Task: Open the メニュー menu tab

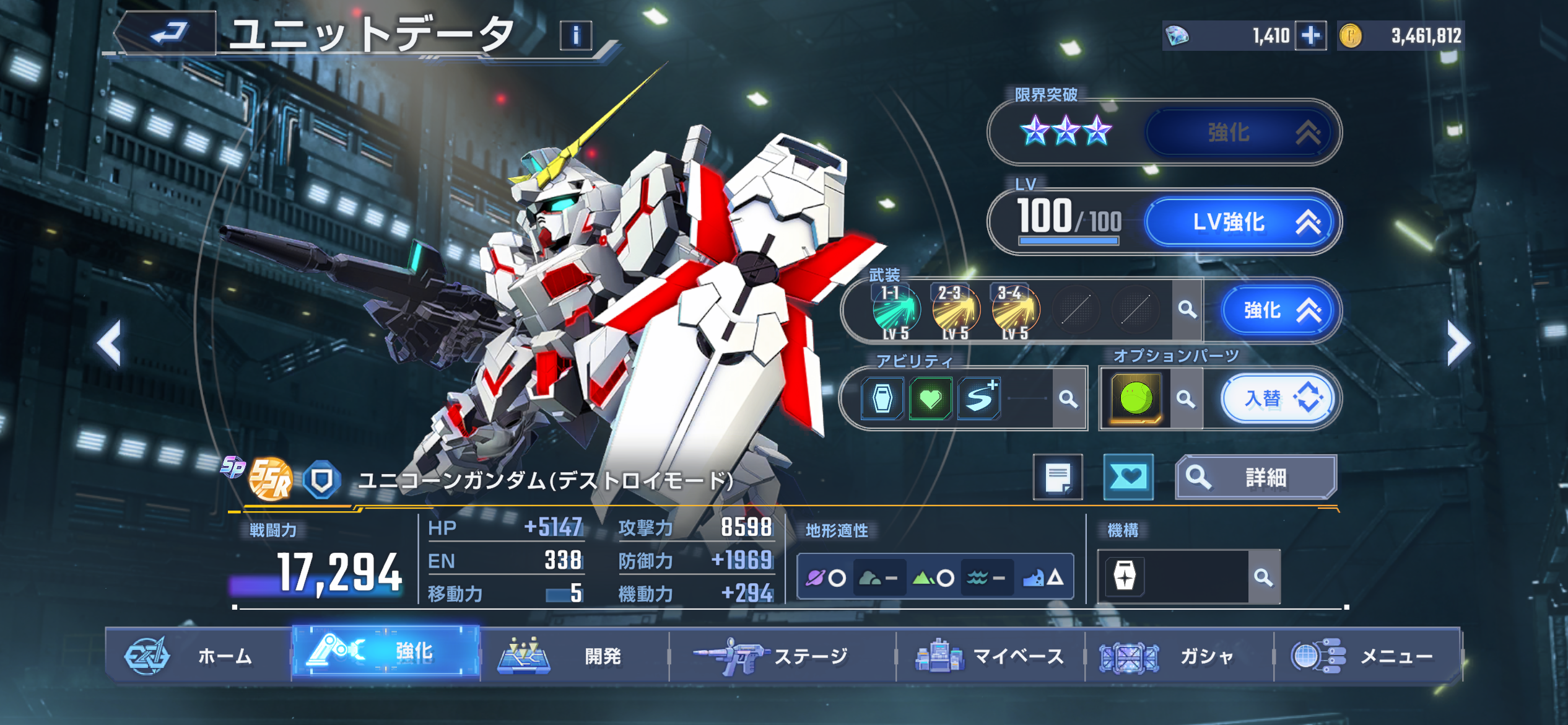Action: [1367, 656]
